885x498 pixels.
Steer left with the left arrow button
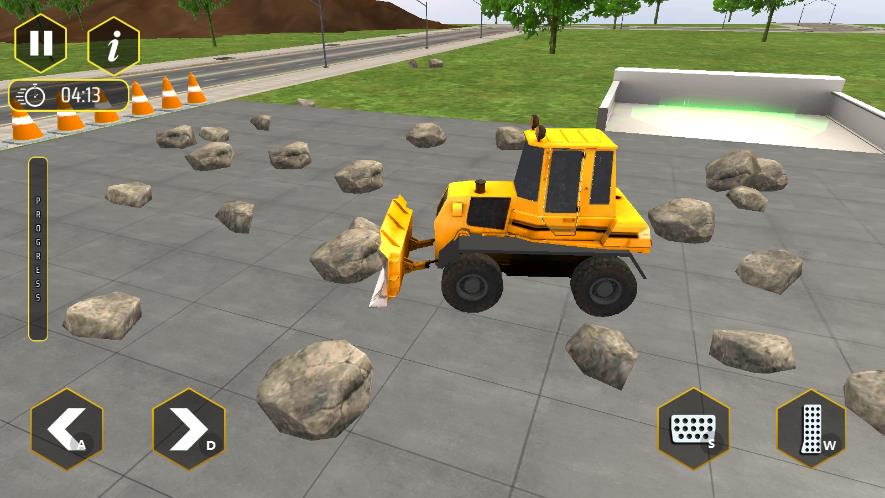(66, 430)
